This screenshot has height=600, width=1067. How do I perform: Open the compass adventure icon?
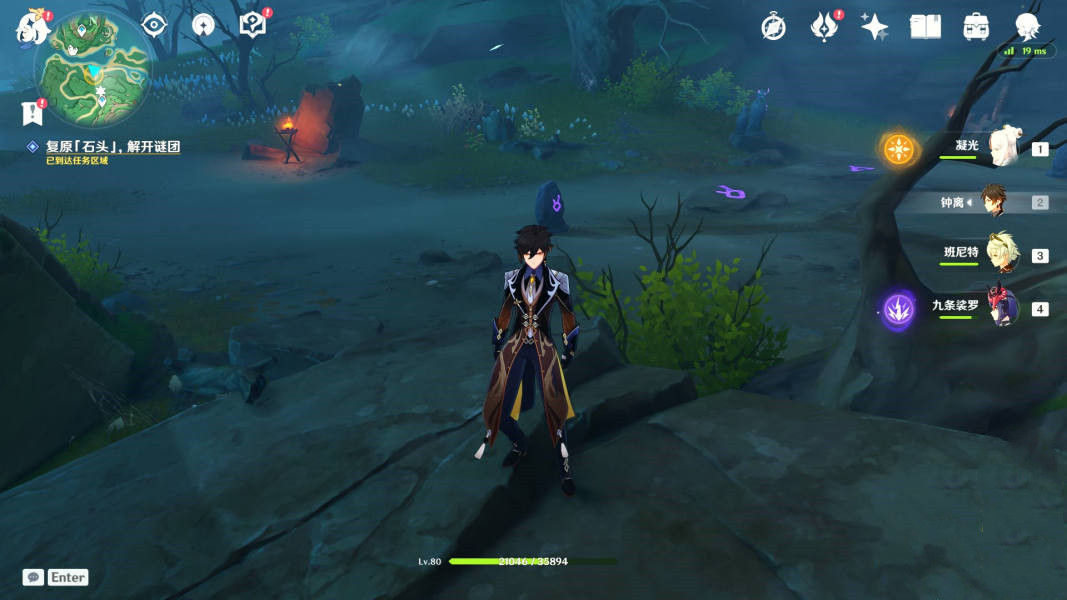[773, 27]
